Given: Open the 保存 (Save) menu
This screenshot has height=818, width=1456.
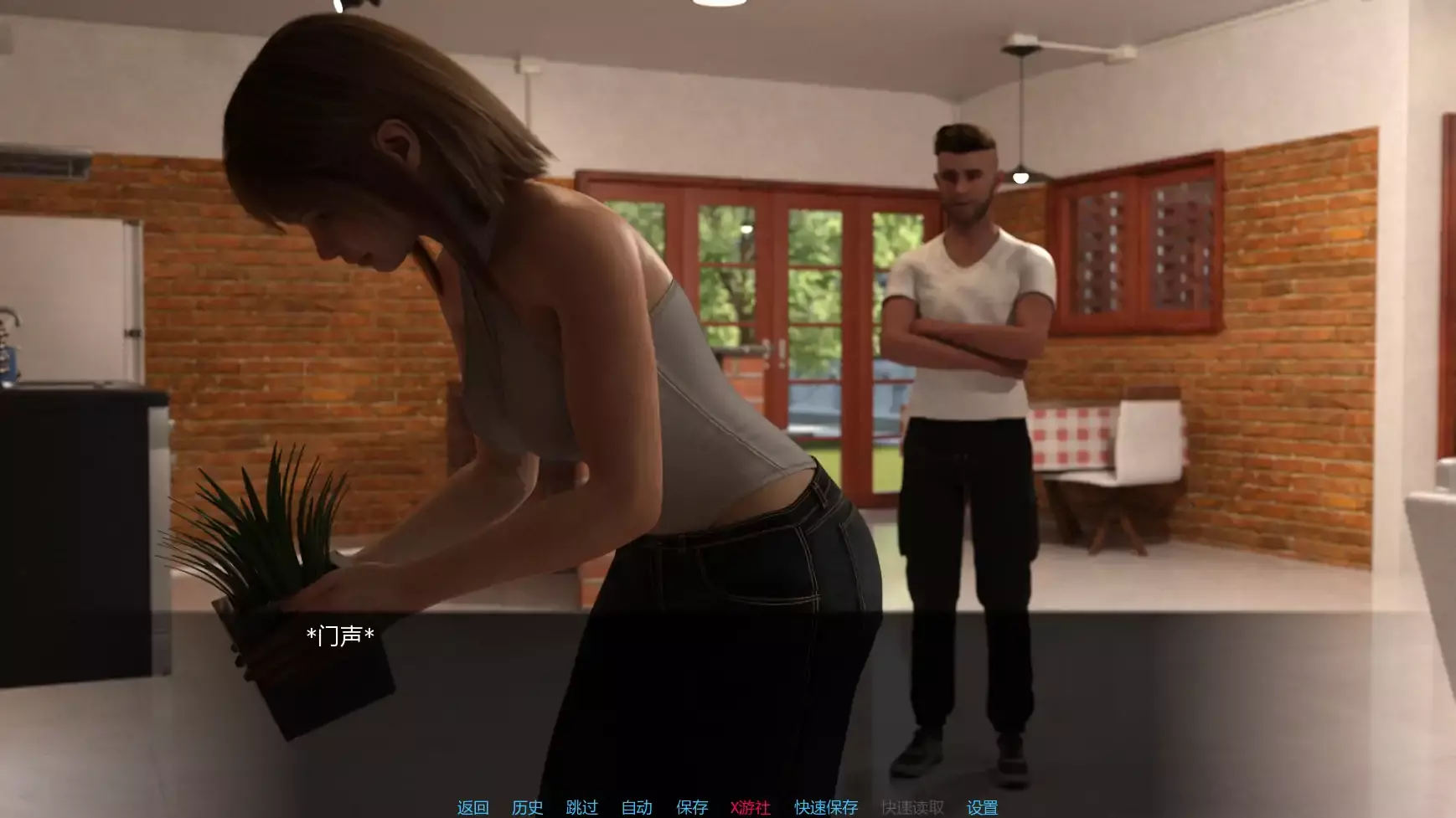Looking at the screenshot, I should coord(692,807).
